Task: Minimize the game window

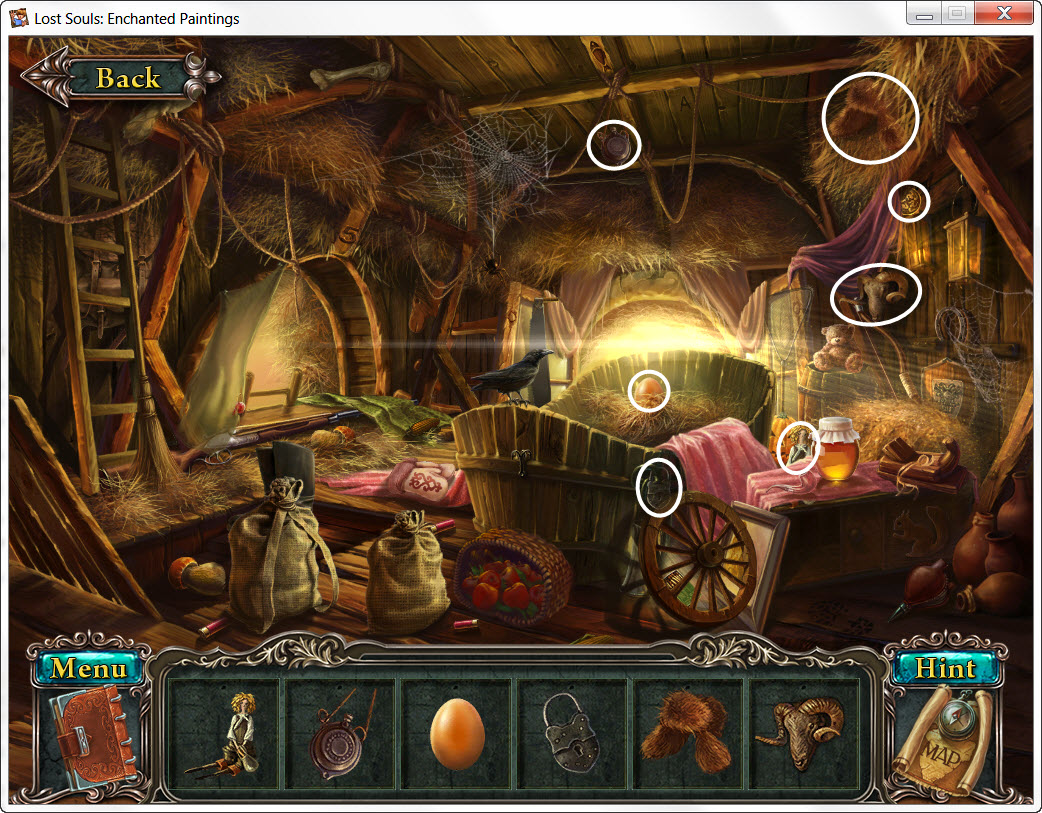Action: tap(925, 14)
